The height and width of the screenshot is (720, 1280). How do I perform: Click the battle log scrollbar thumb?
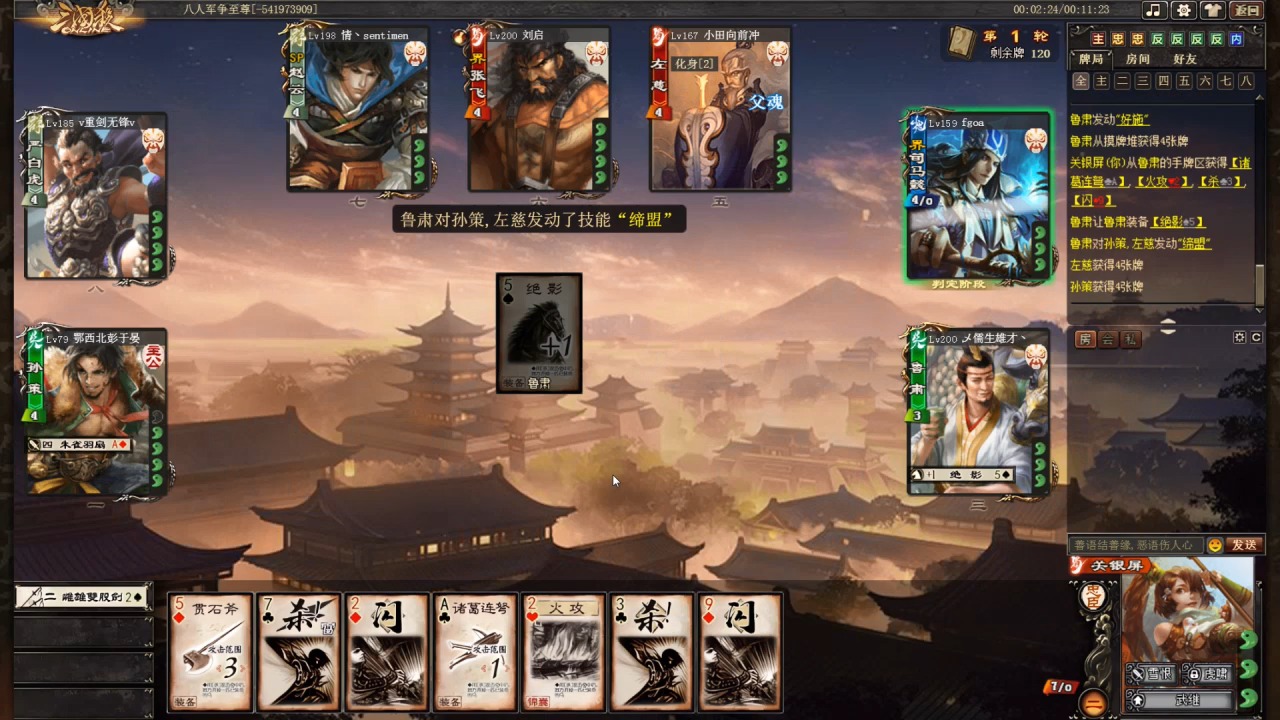coord(1259,285)
